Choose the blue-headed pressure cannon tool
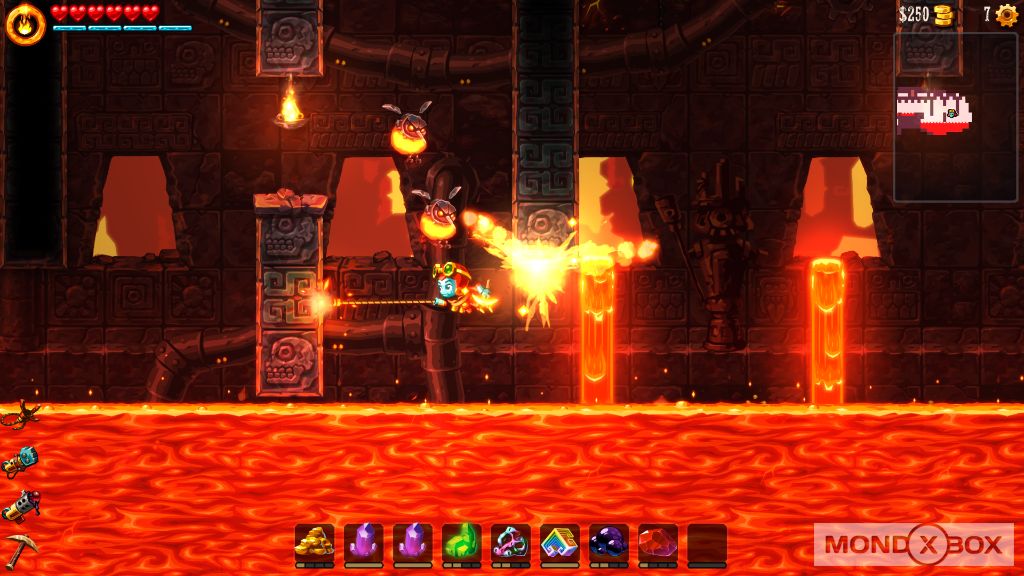 [20, 460]
